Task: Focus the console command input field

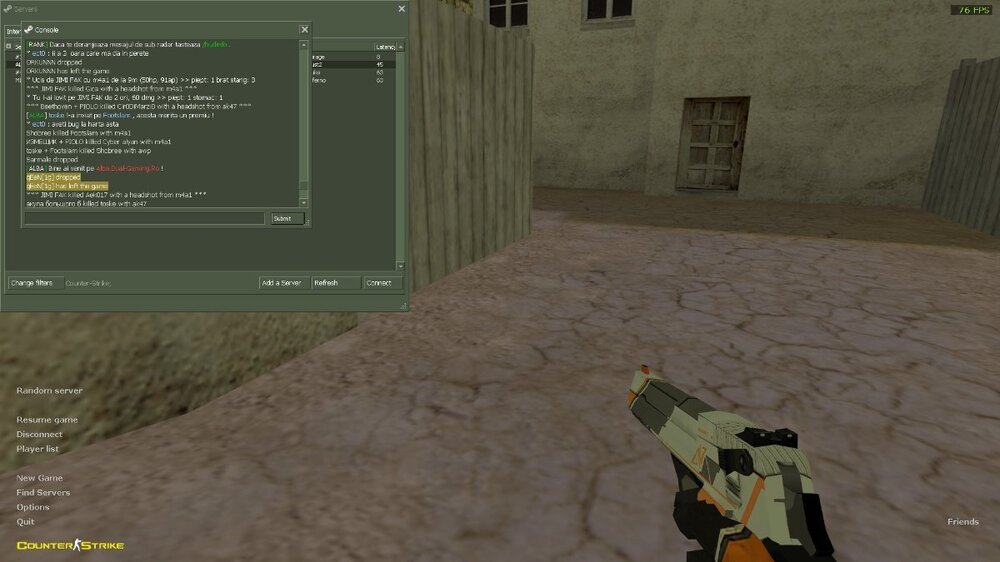Action: tap(145, 218)
